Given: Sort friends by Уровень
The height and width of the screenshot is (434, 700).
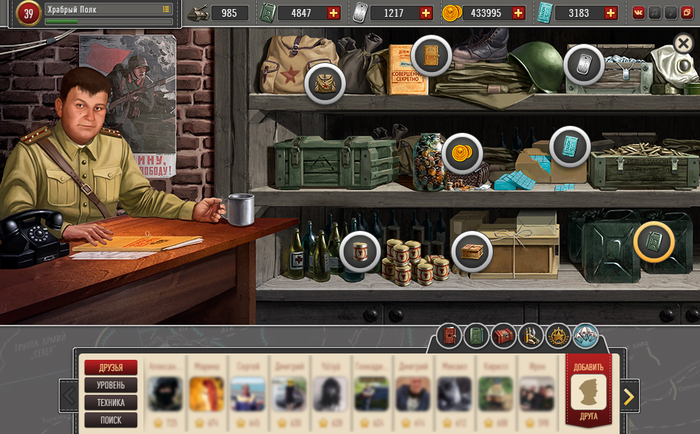Looking at the screenshot, I should pos(111,385).
